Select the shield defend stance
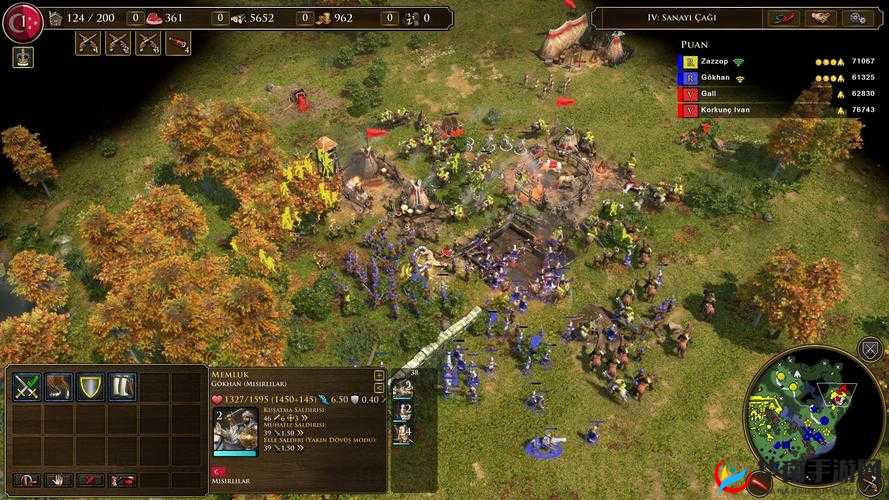889x500 pixels. [90, 387]
